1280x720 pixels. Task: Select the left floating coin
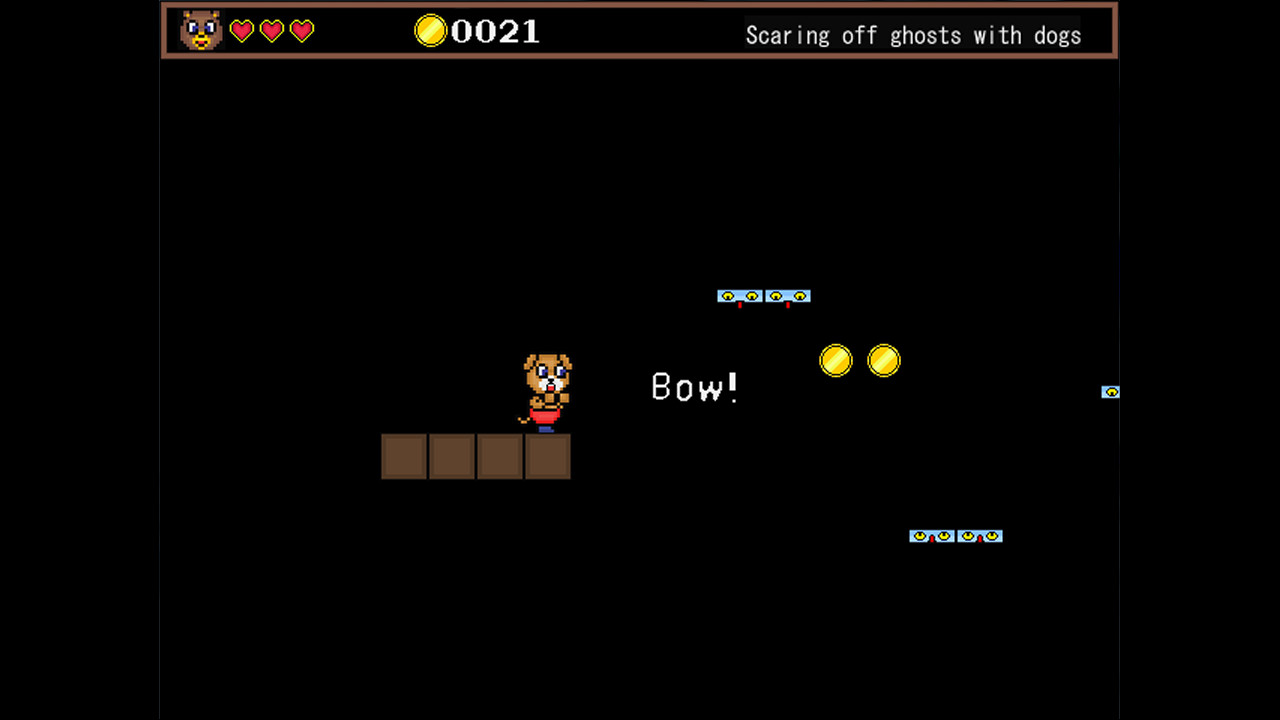click(x=836, y=361)
